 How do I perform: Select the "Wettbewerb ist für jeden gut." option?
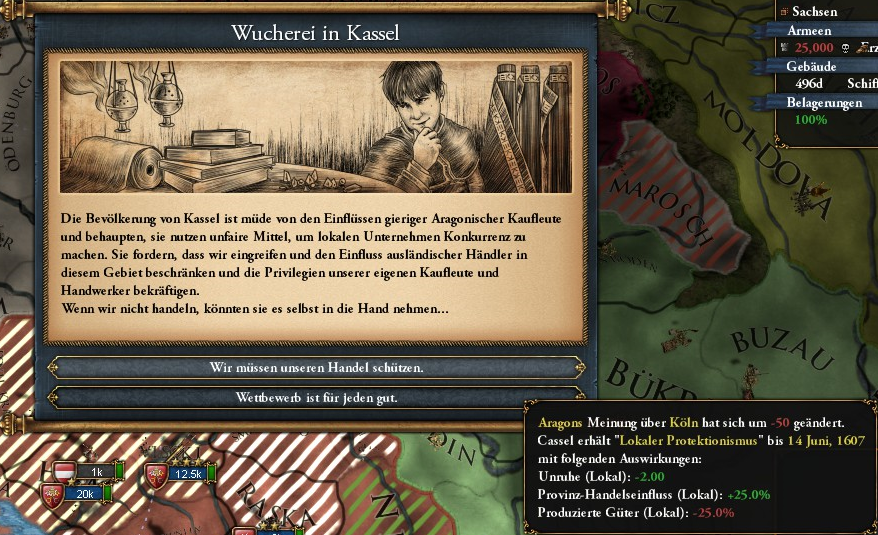(316, 397)
